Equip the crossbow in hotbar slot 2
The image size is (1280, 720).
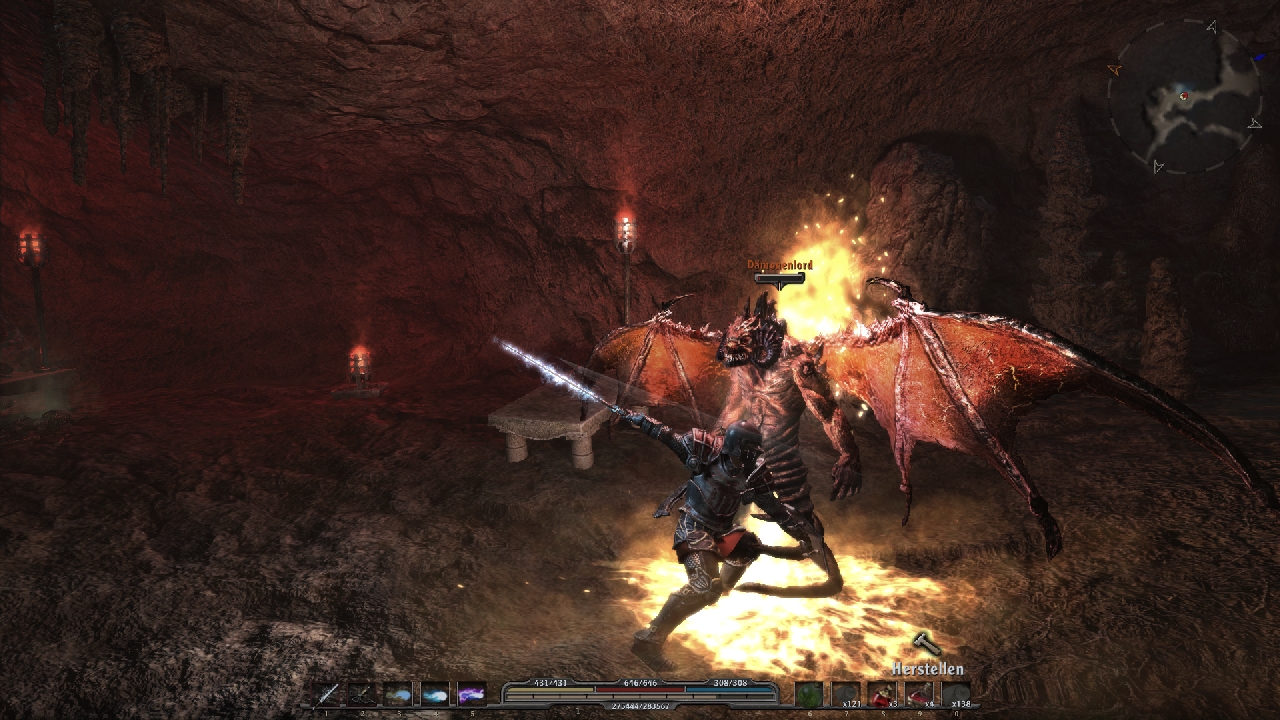pyautogui.click(x=363, y=694)
